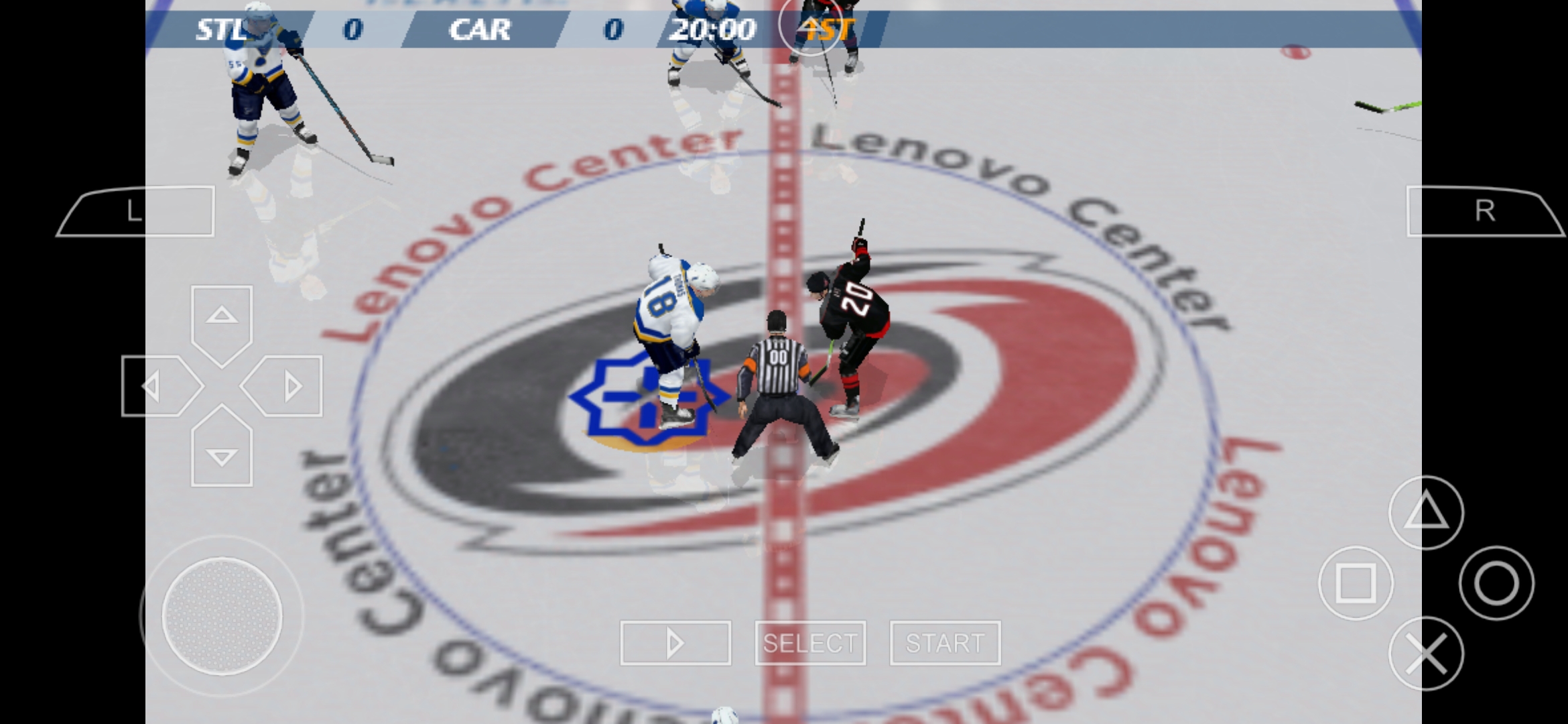This screenshot has height=724, width=1568.
Task: Tap the D-pad right arrow
Action: [286, 386]
